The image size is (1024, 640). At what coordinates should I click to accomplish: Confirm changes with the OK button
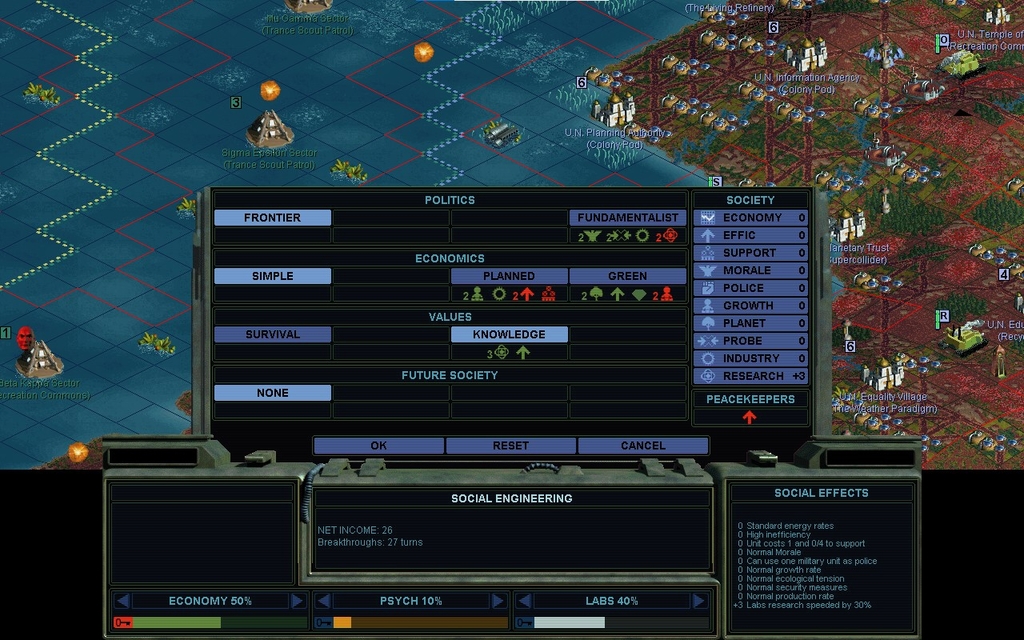[378, 446]
